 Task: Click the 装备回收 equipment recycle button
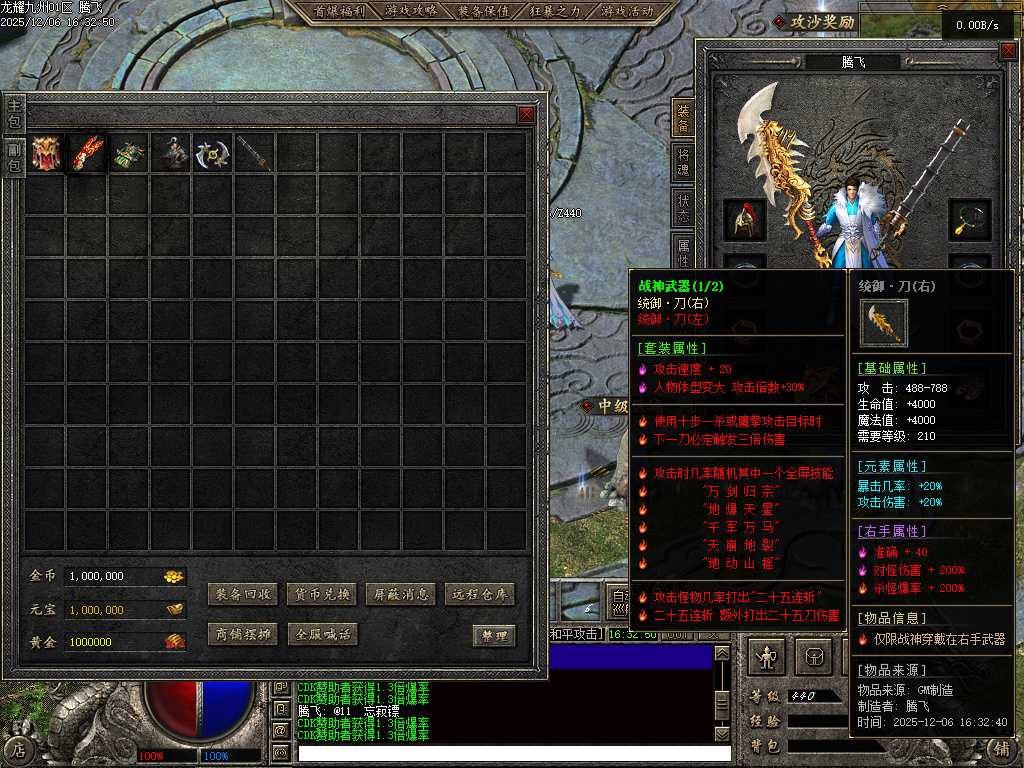pyautogui.click(x=242, y=594)
